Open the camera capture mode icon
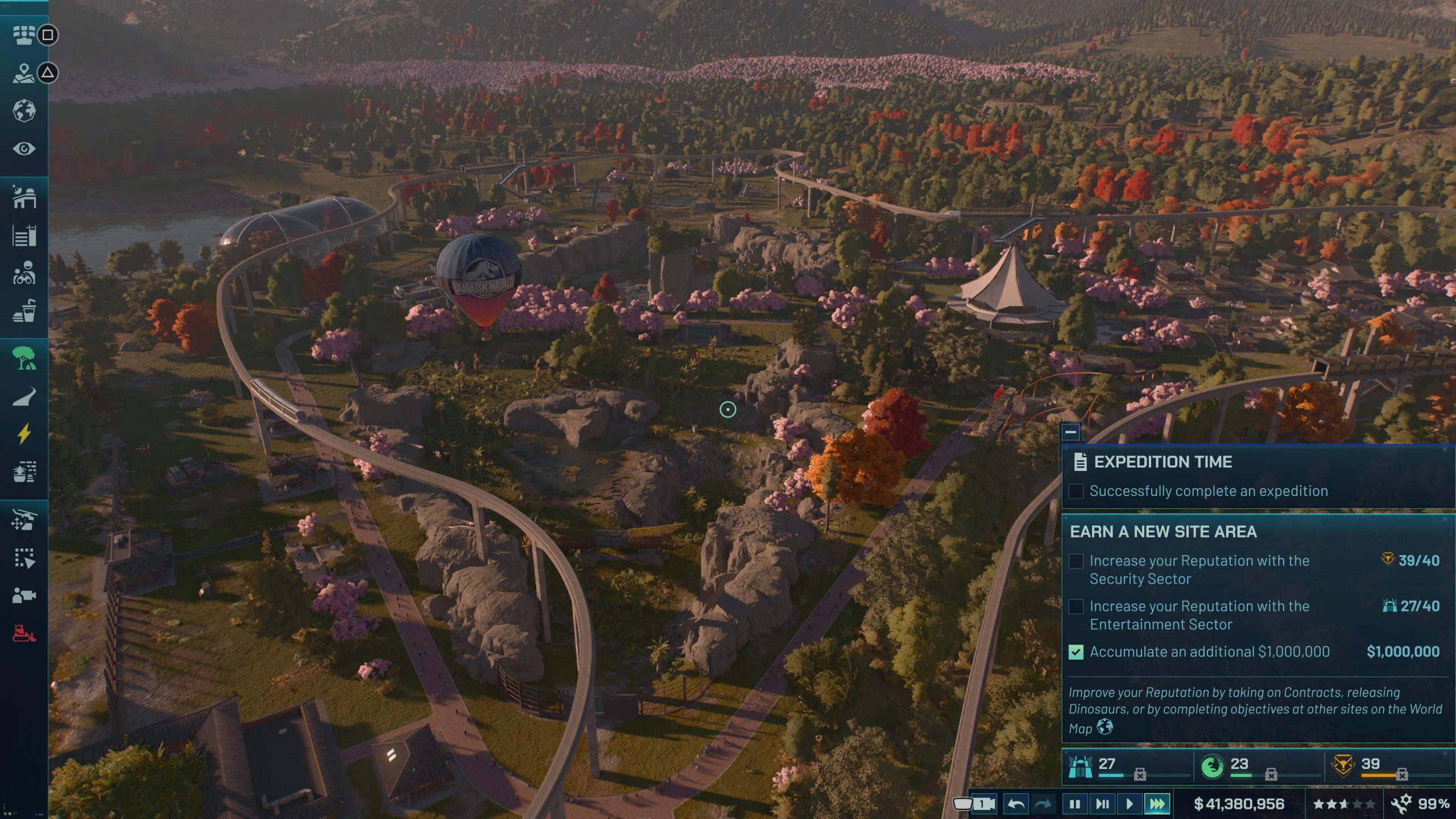 24,595
